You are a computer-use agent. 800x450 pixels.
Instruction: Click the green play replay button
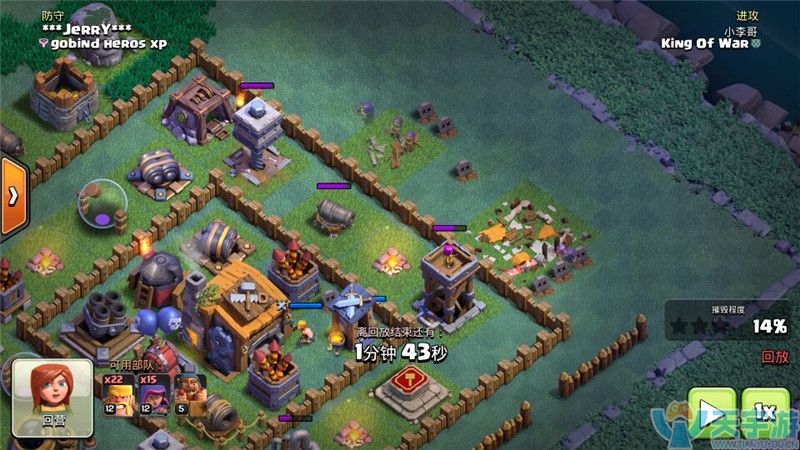tap(711, 411)
